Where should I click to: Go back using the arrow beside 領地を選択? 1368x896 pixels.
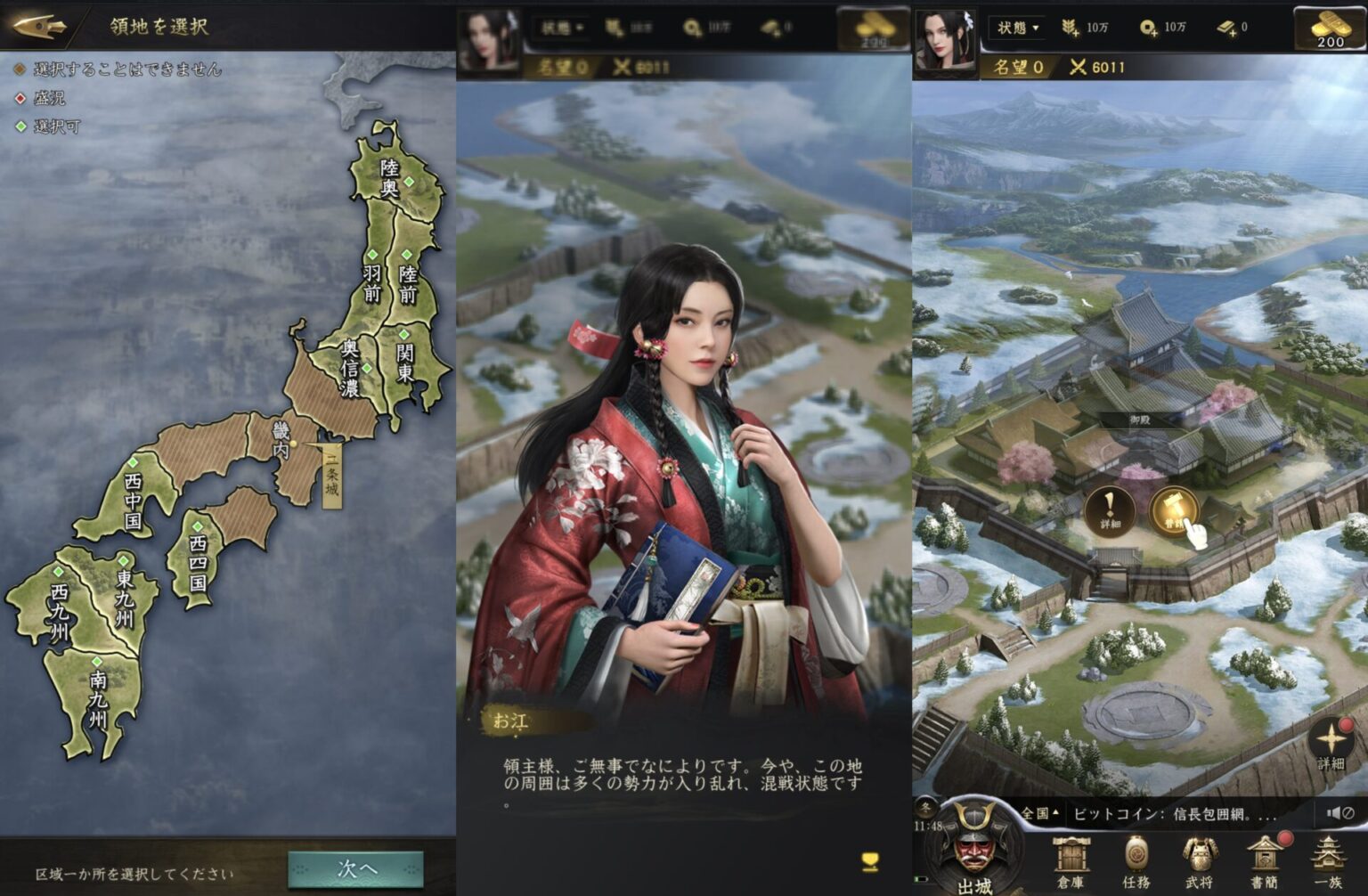(x=40, y=25)
